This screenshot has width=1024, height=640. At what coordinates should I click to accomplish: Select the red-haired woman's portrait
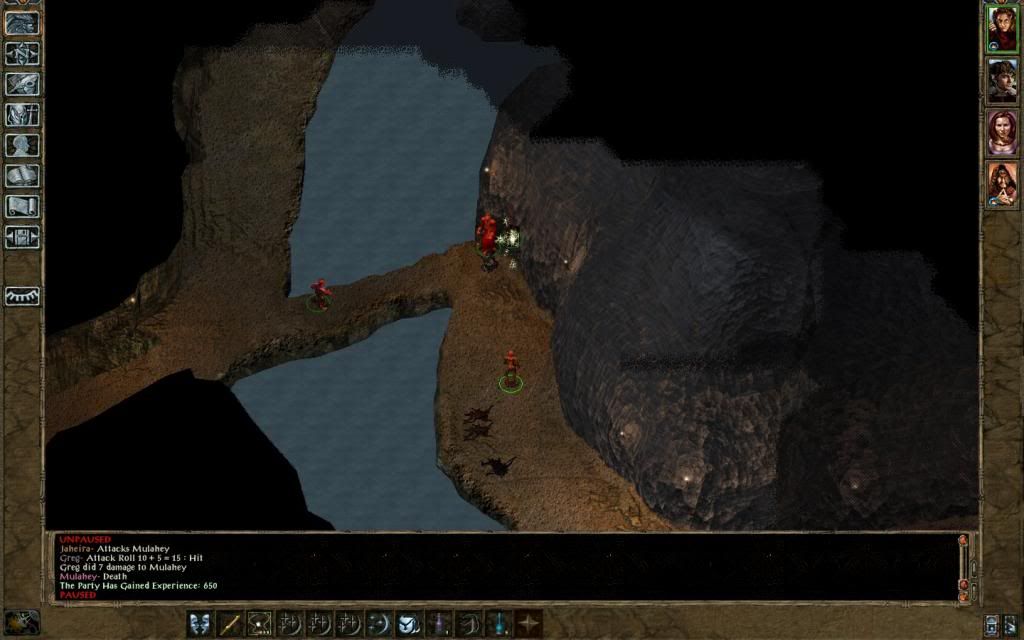tap(1002, 132)
